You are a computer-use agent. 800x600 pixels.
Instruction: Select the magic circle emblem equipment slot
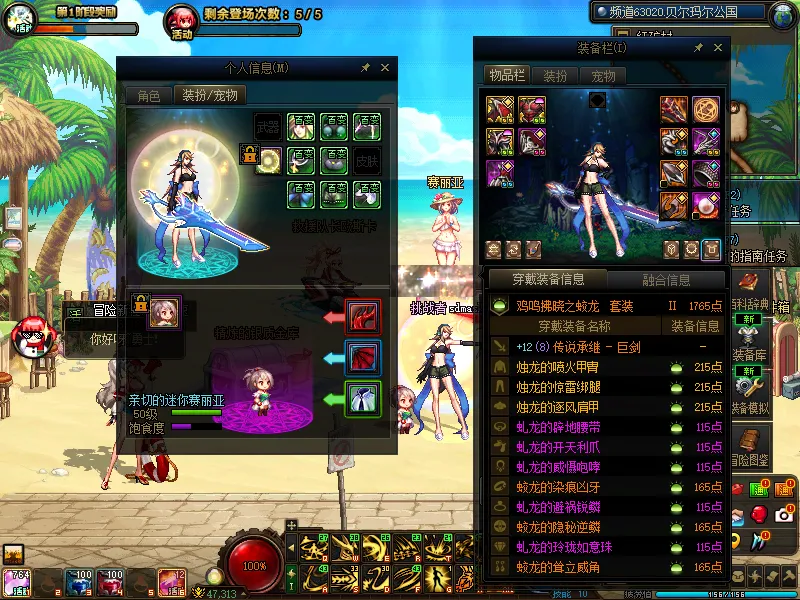tap(706, 110)
